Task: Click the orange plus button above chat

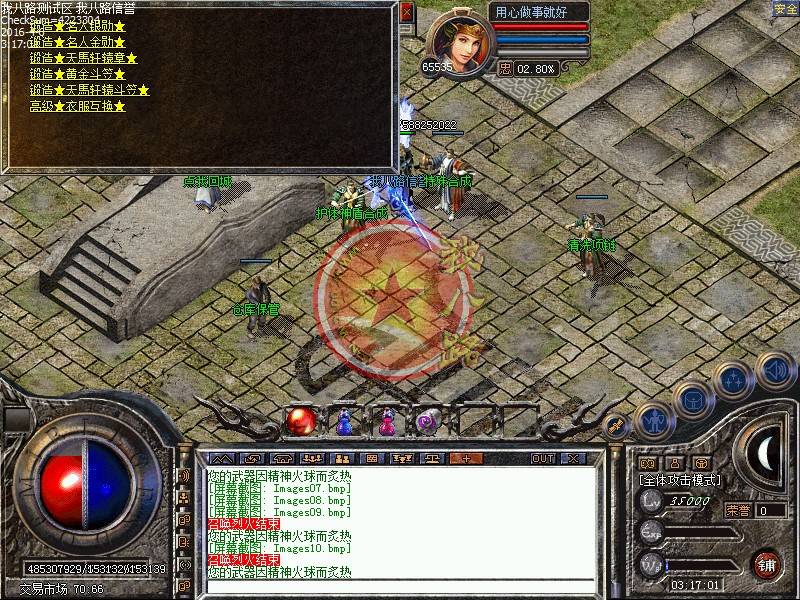Action: pos(464,458)
